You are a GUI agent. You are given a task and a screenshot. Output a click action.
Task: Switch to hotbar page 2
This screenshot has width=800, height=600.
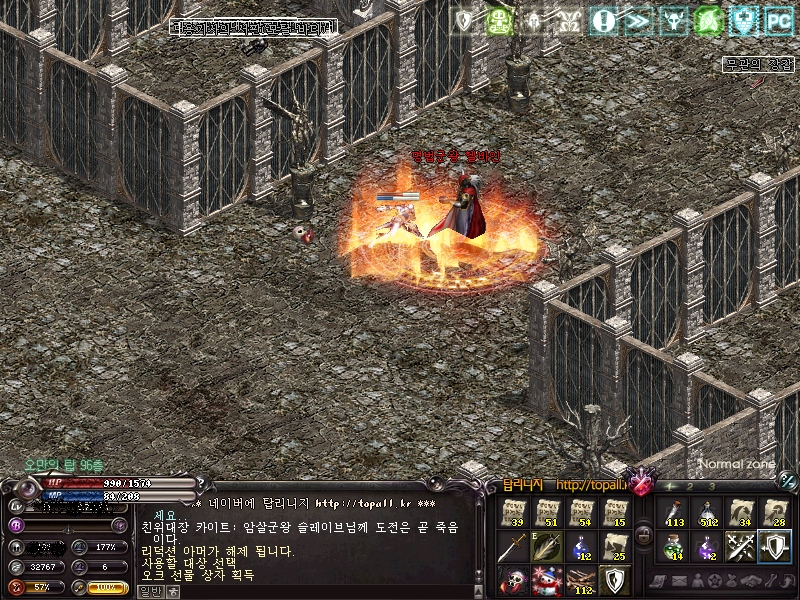(691, 487)
